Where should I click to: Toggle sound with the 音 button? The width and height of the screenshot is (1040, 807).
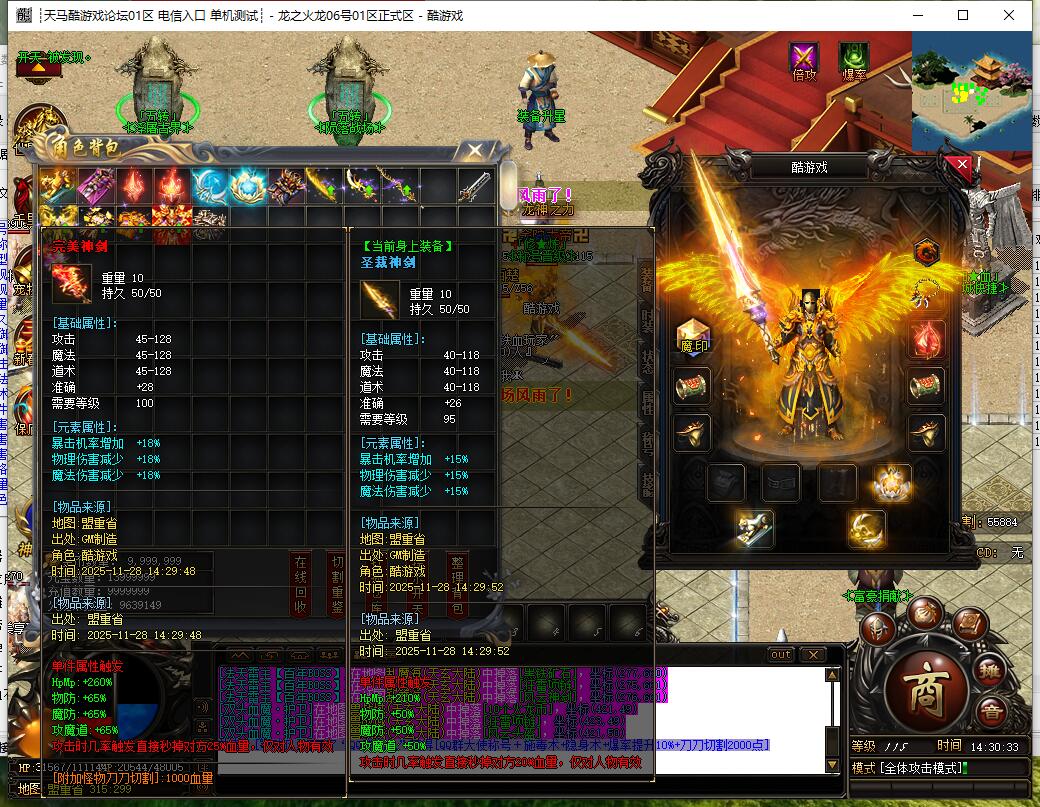point(991,712)
